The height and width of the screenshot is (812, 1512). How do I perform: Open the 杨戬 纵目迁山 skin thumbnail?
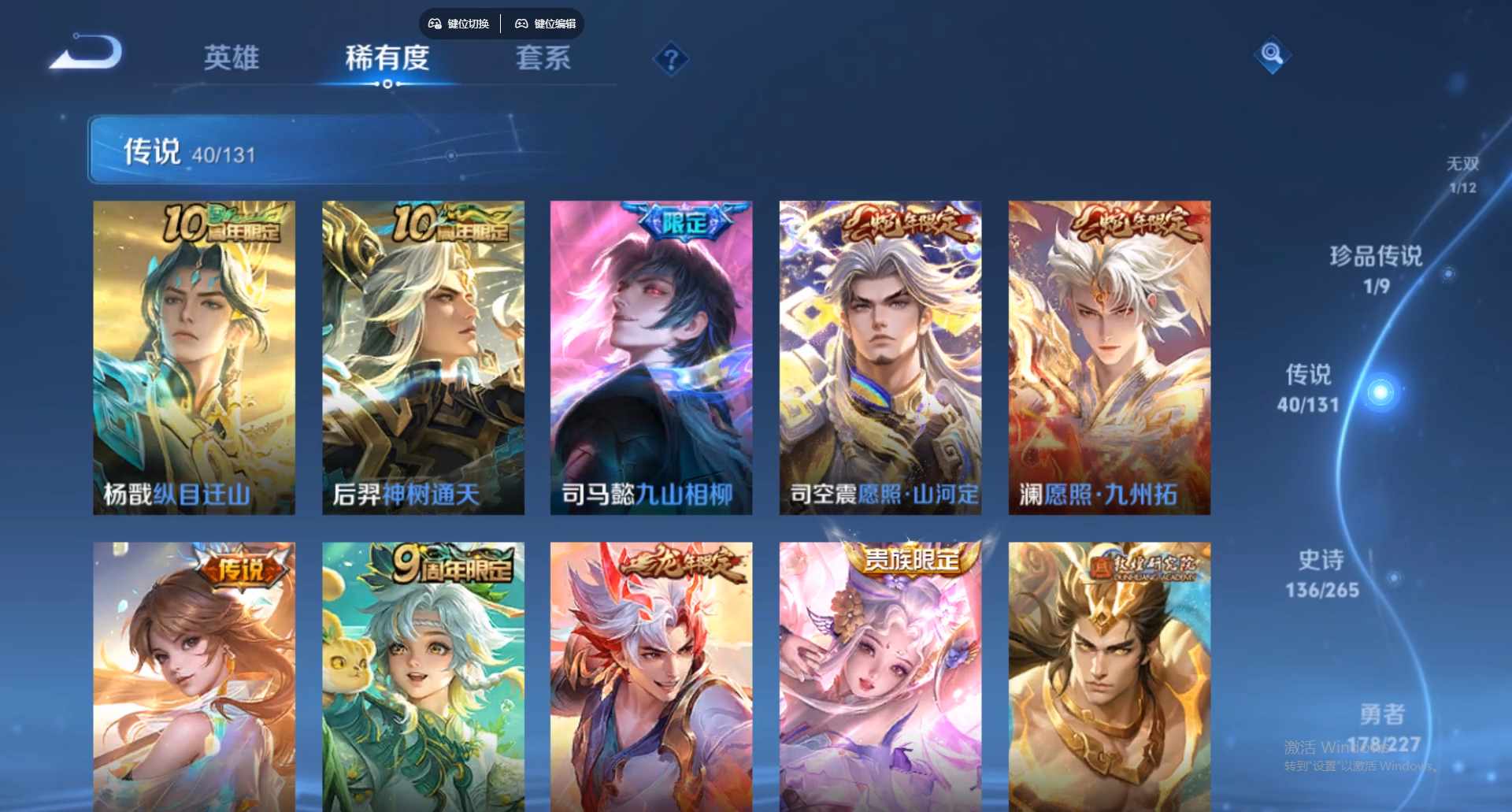pyautogui.click(x=194, y=354)
